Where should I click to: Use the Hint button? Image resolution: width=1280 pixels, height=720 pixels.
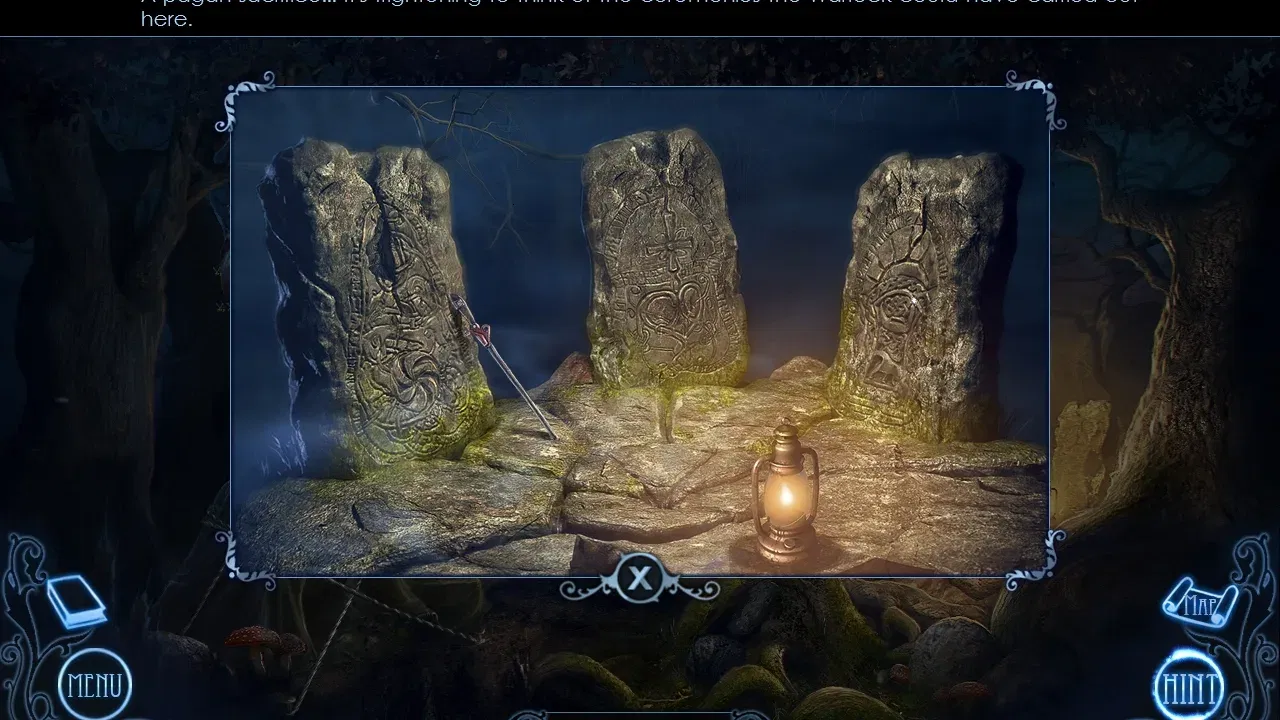click(1189, 688)
